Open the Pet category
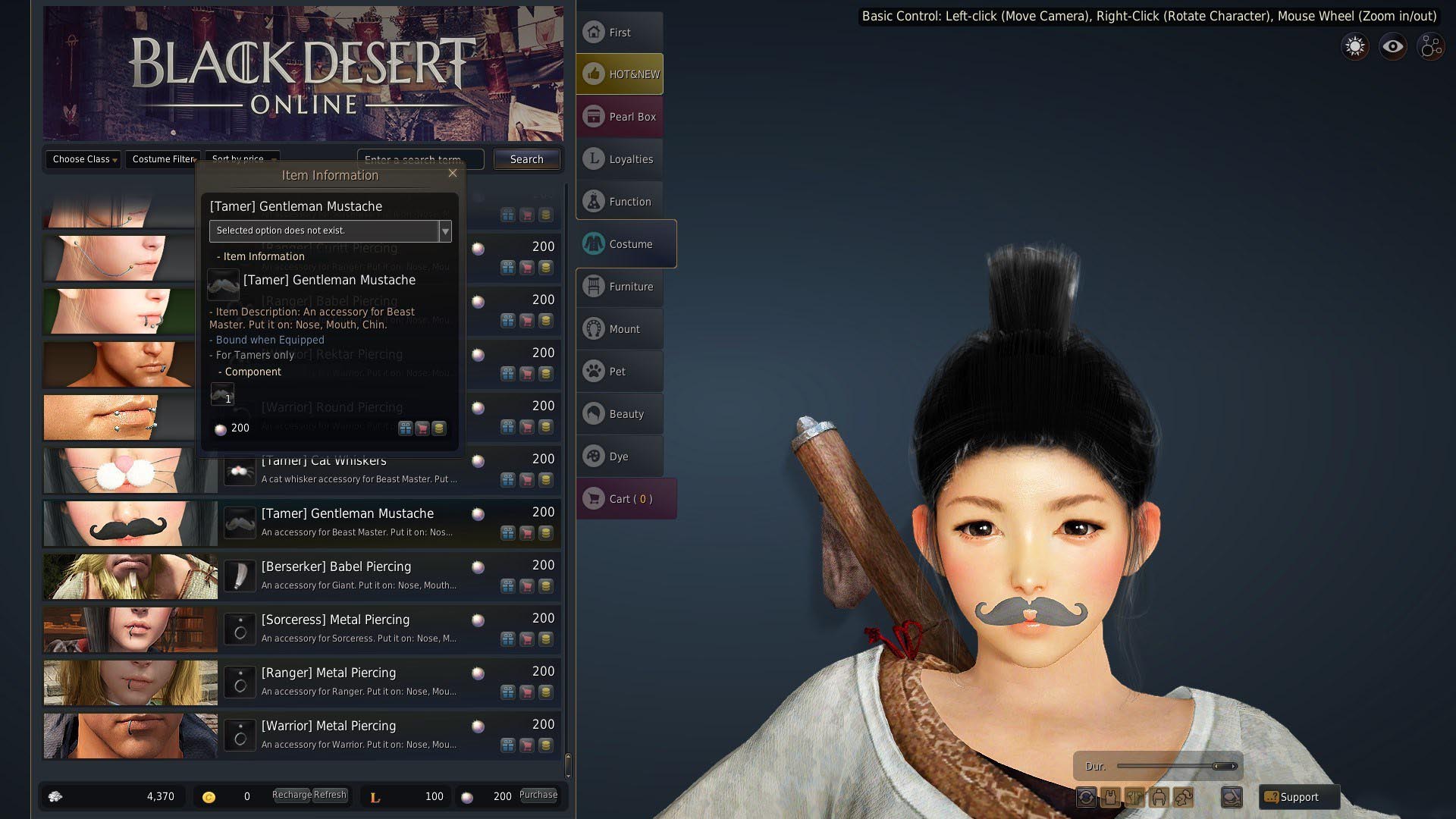 [620, 372]
